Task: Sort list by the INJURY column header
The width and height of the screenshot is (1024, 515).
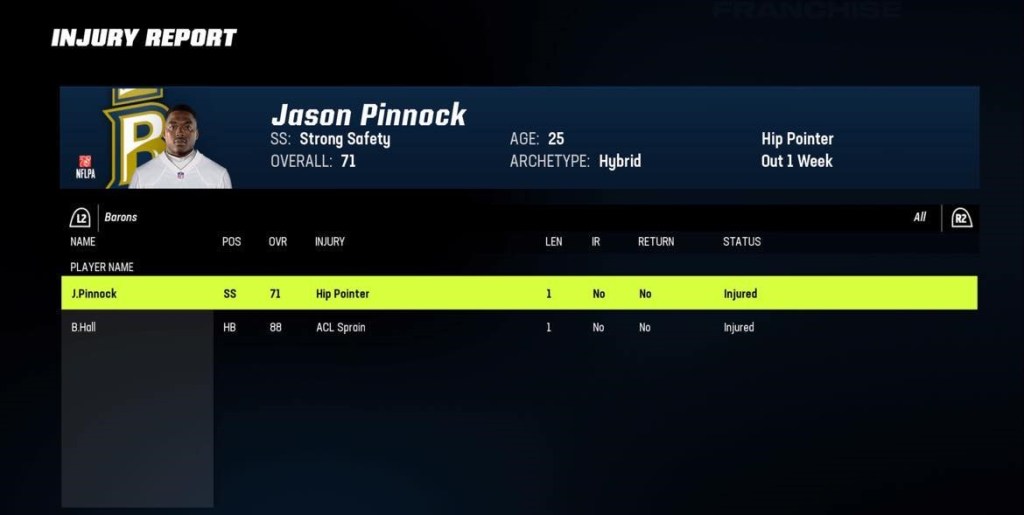Action: (330, 242)
